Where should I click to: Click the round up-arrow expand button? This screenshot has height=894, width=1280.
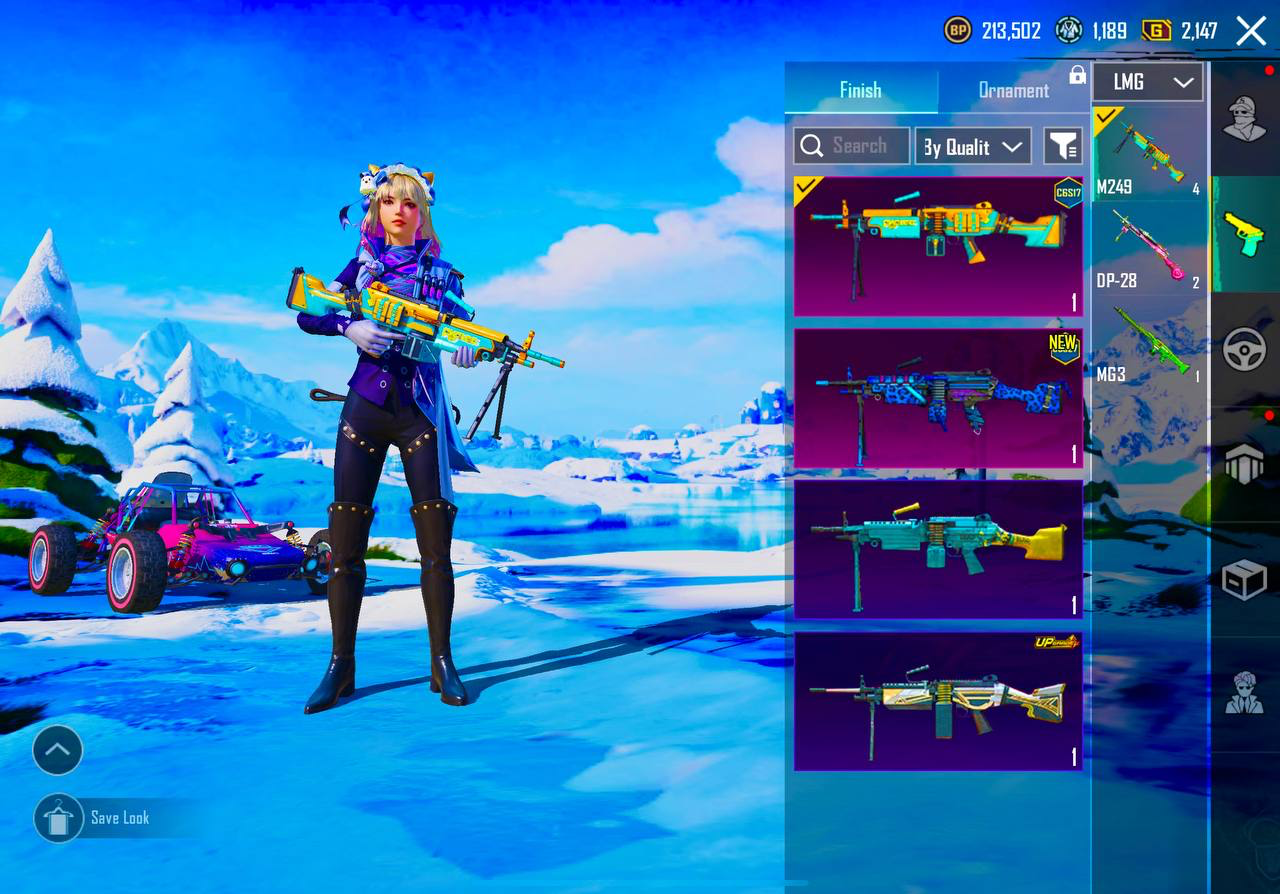click(x=57, y=750)
